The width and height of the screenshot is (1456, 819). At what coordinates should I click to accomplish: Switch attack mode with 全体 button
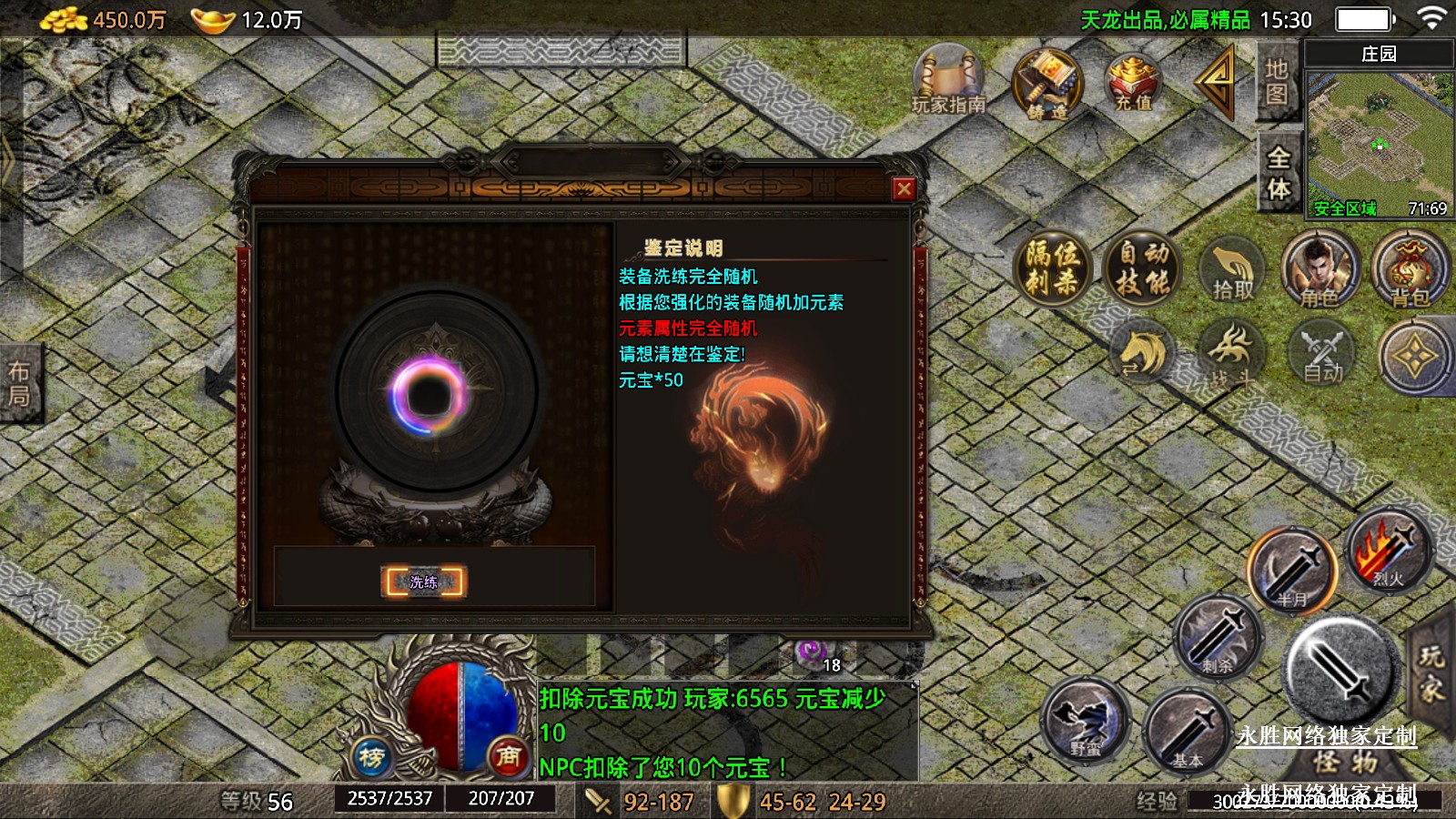1279,173
